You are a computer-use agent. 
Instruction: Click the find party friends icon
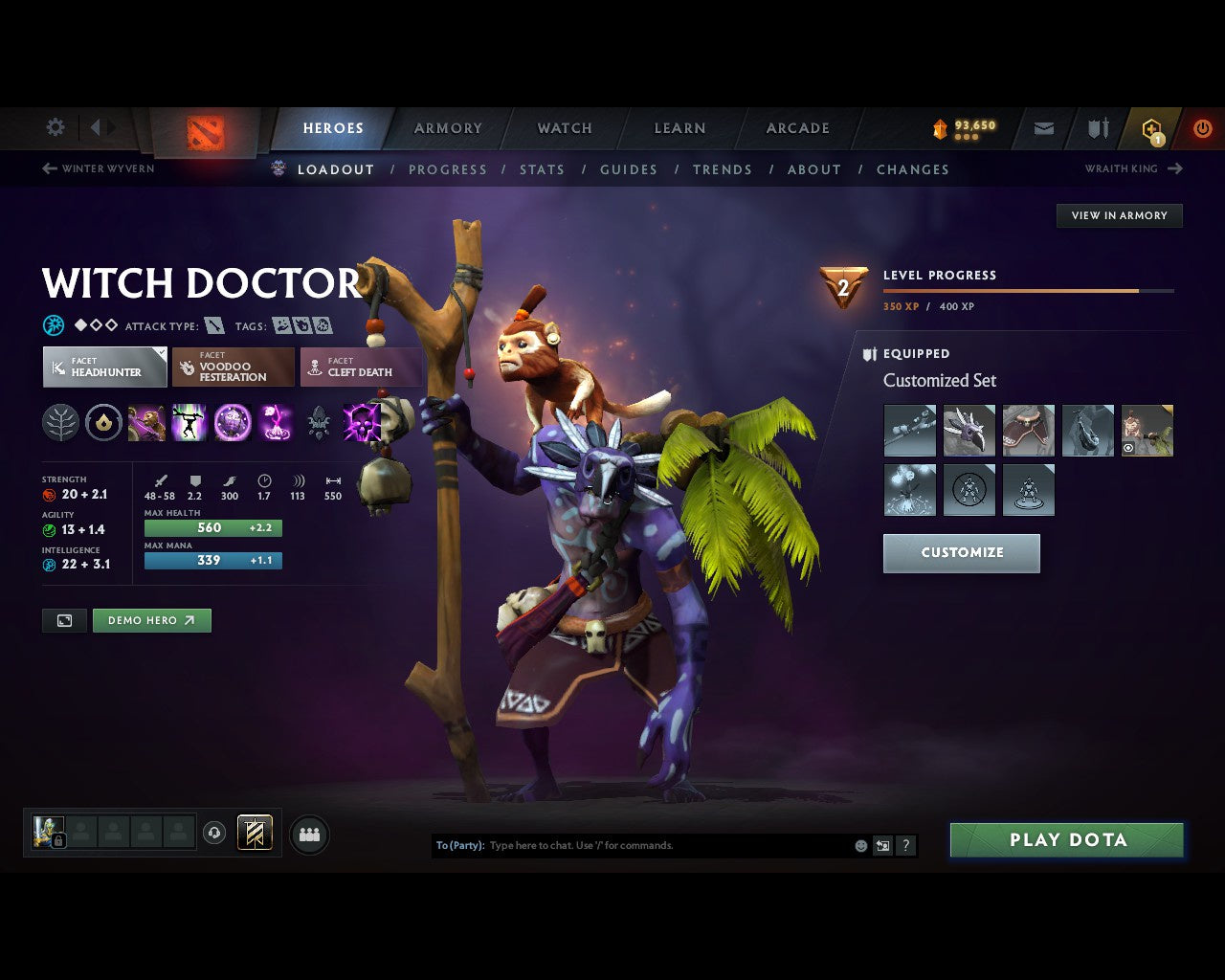coord(308,834)
